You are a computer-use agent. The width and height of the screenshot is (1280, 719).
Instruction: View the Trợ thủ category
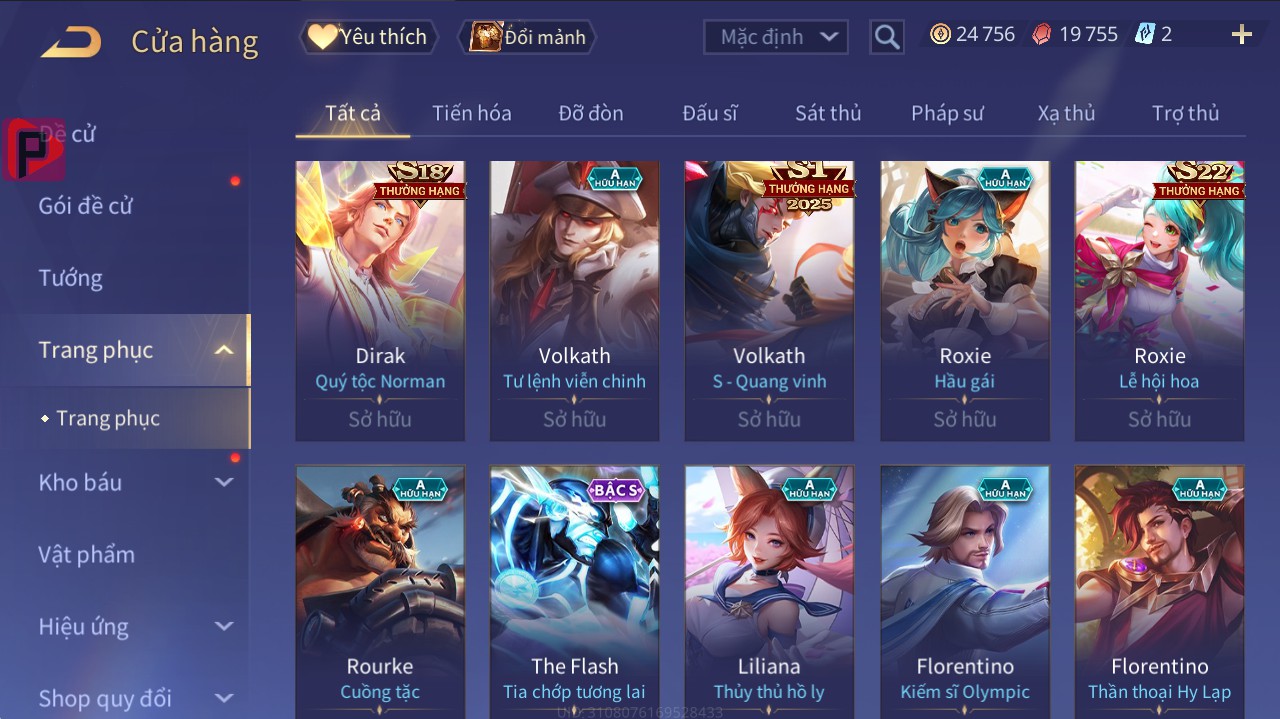(1185, 113)
